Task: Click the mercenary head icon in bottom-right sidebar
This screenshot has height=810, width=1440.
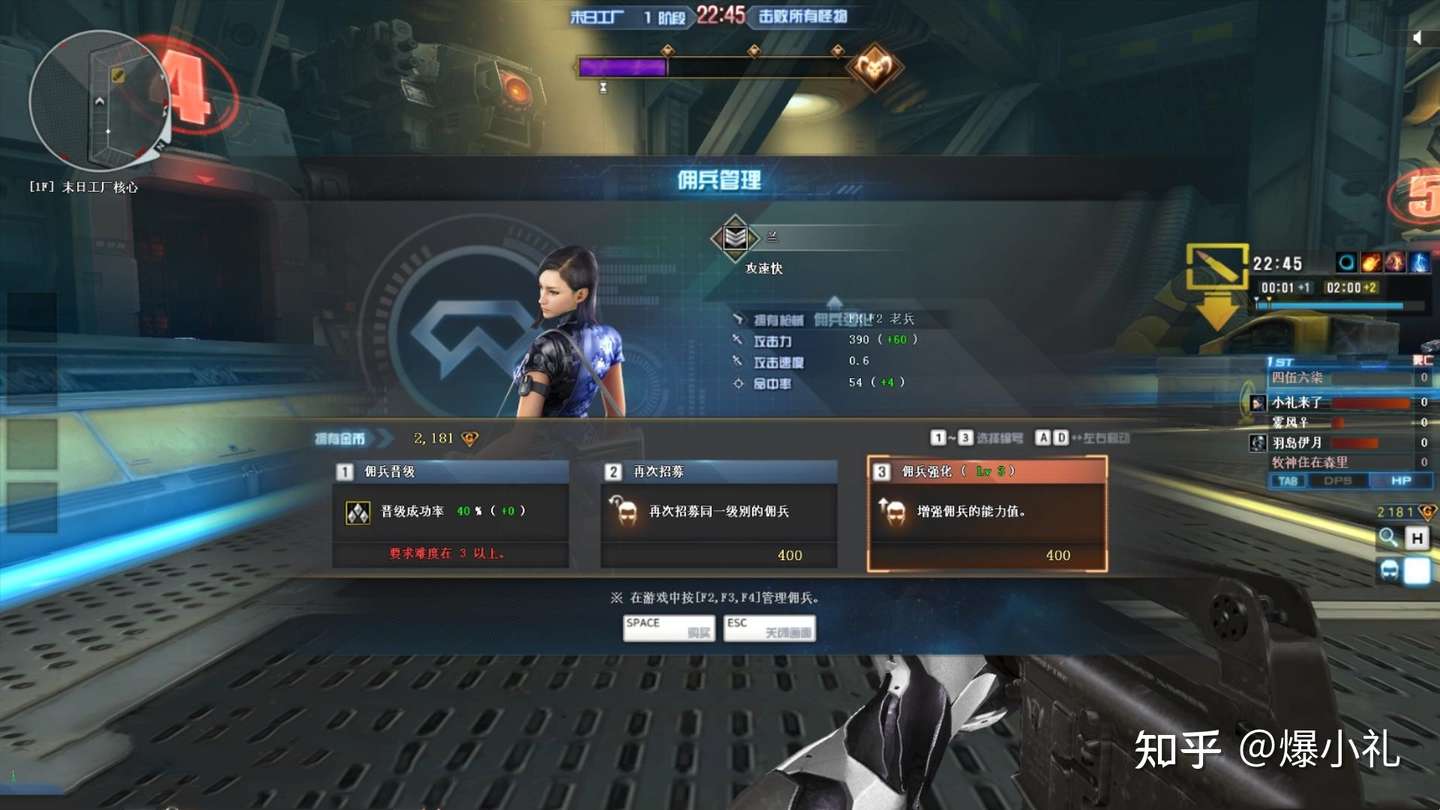Action: [x=1390, y=570]
